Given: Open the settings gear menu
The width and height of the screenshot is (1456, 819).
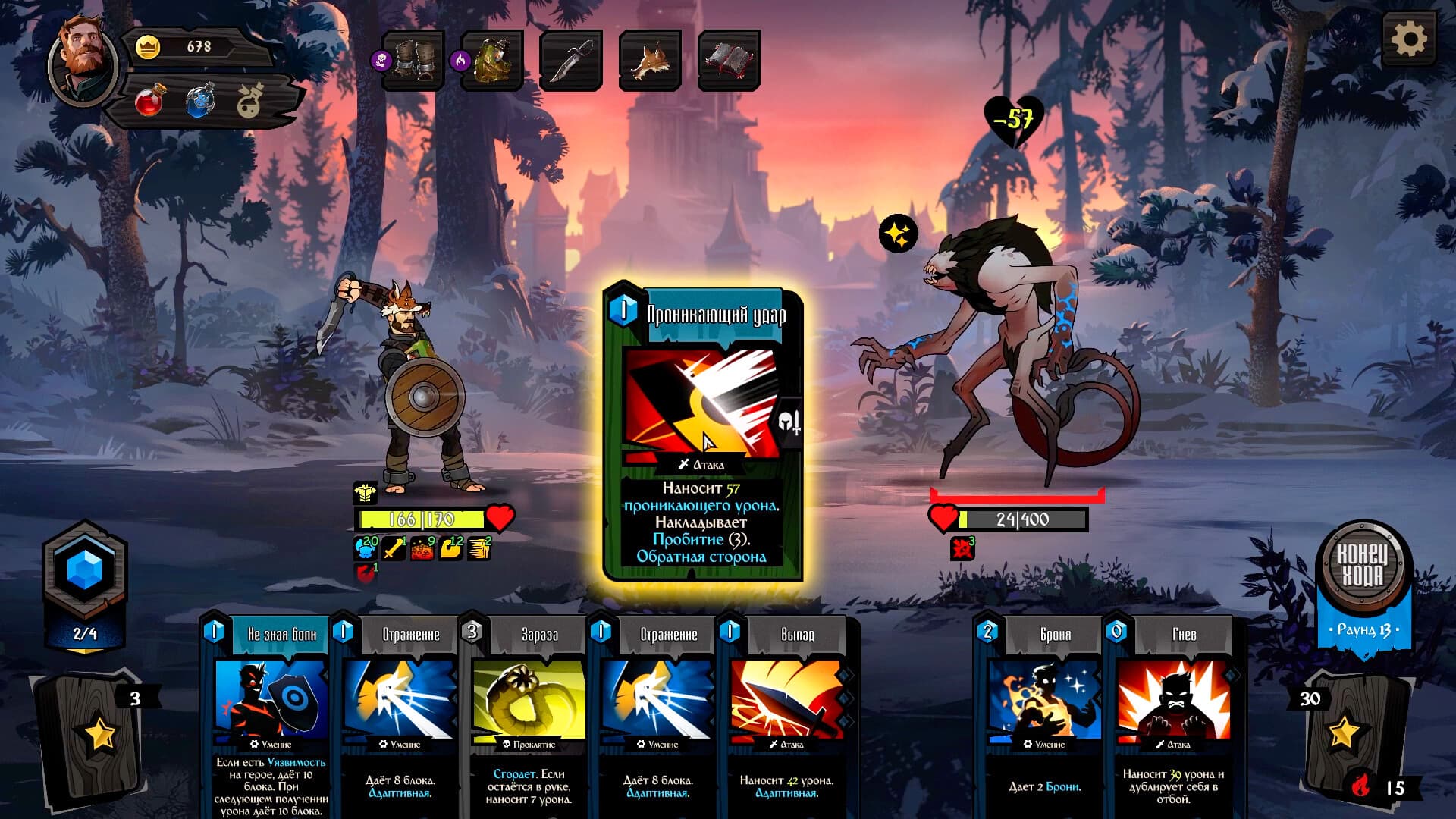Looking at the screenshot, I should tap(1408, 39).
